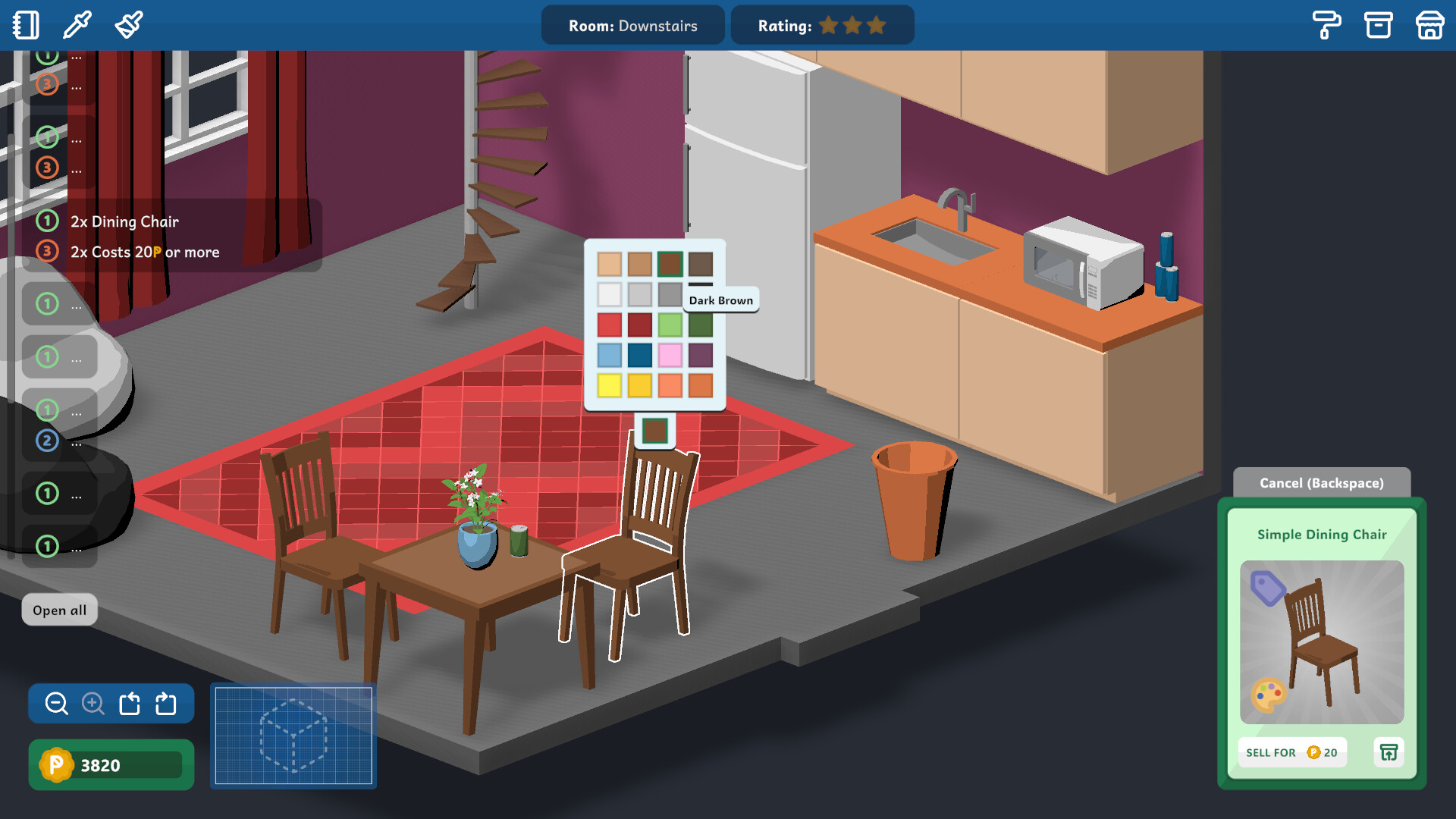Open the paint roller wall tool
The image size is (1456, 819).
[x=1327, y=25]
